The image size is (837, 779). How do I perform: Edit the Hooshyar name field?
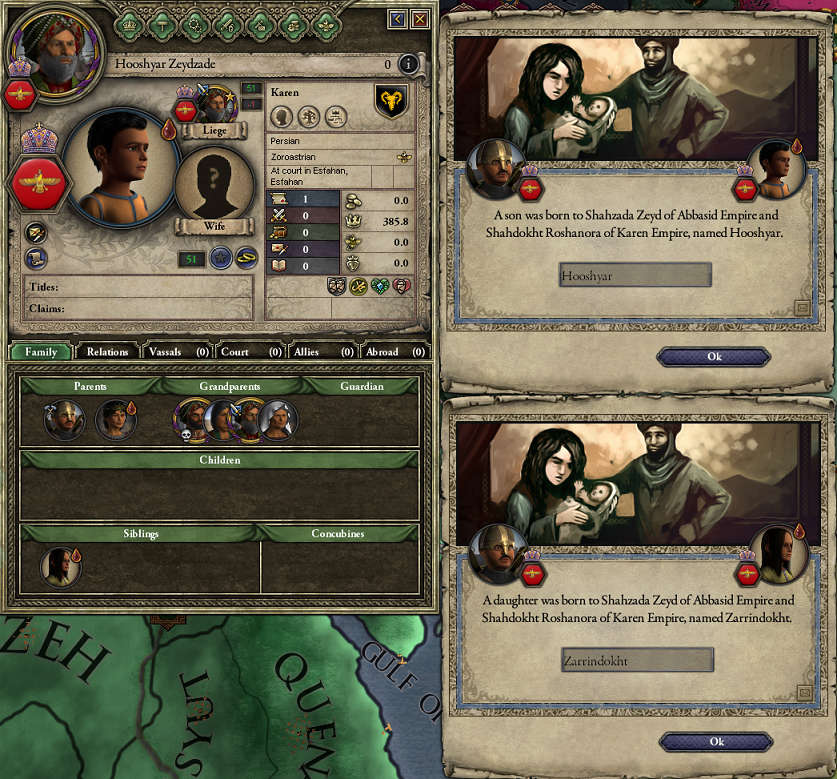[635, 275]
